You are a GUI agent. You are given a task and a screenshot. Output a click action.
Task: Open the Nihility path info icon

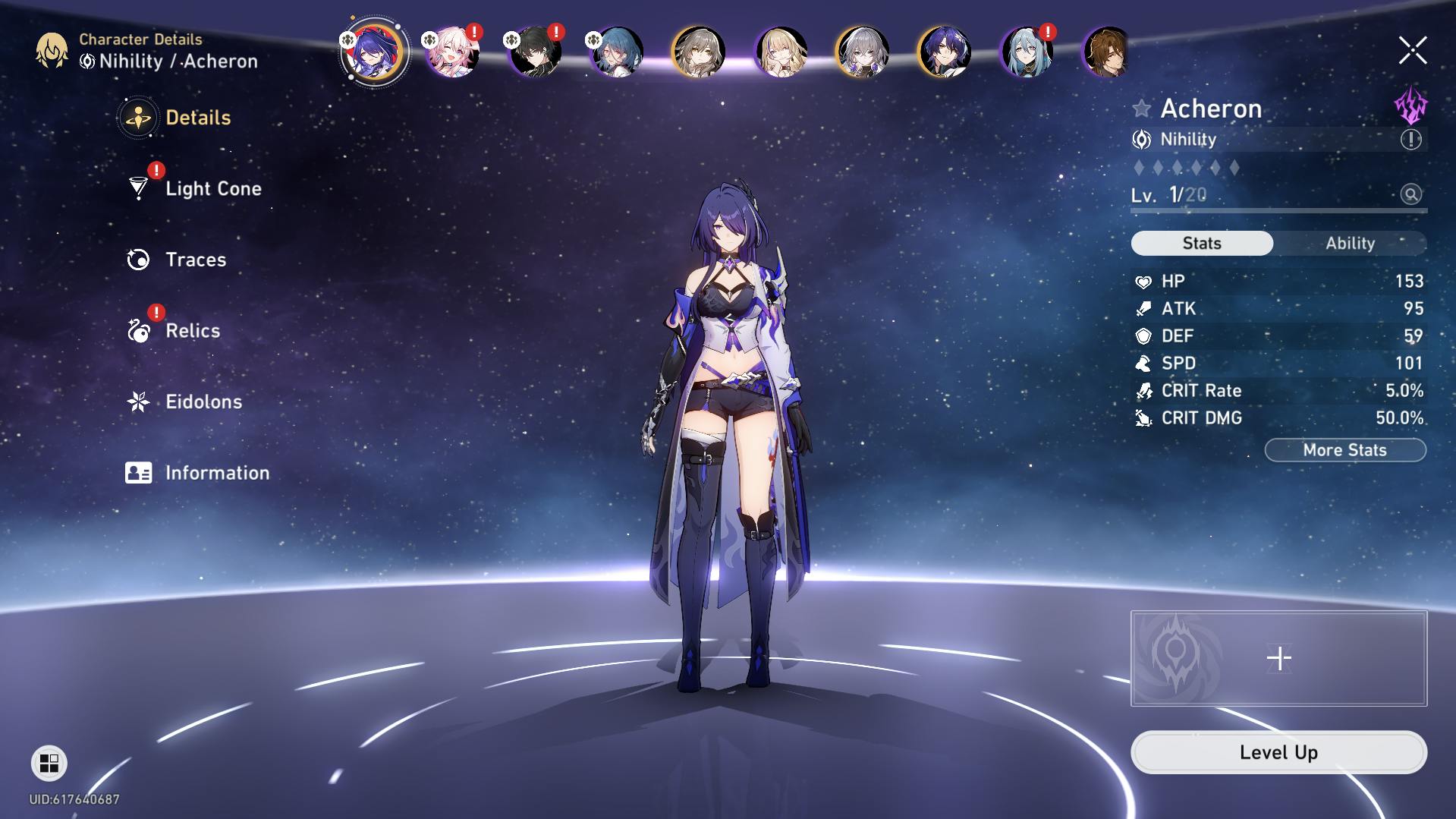pos(1410,140)
